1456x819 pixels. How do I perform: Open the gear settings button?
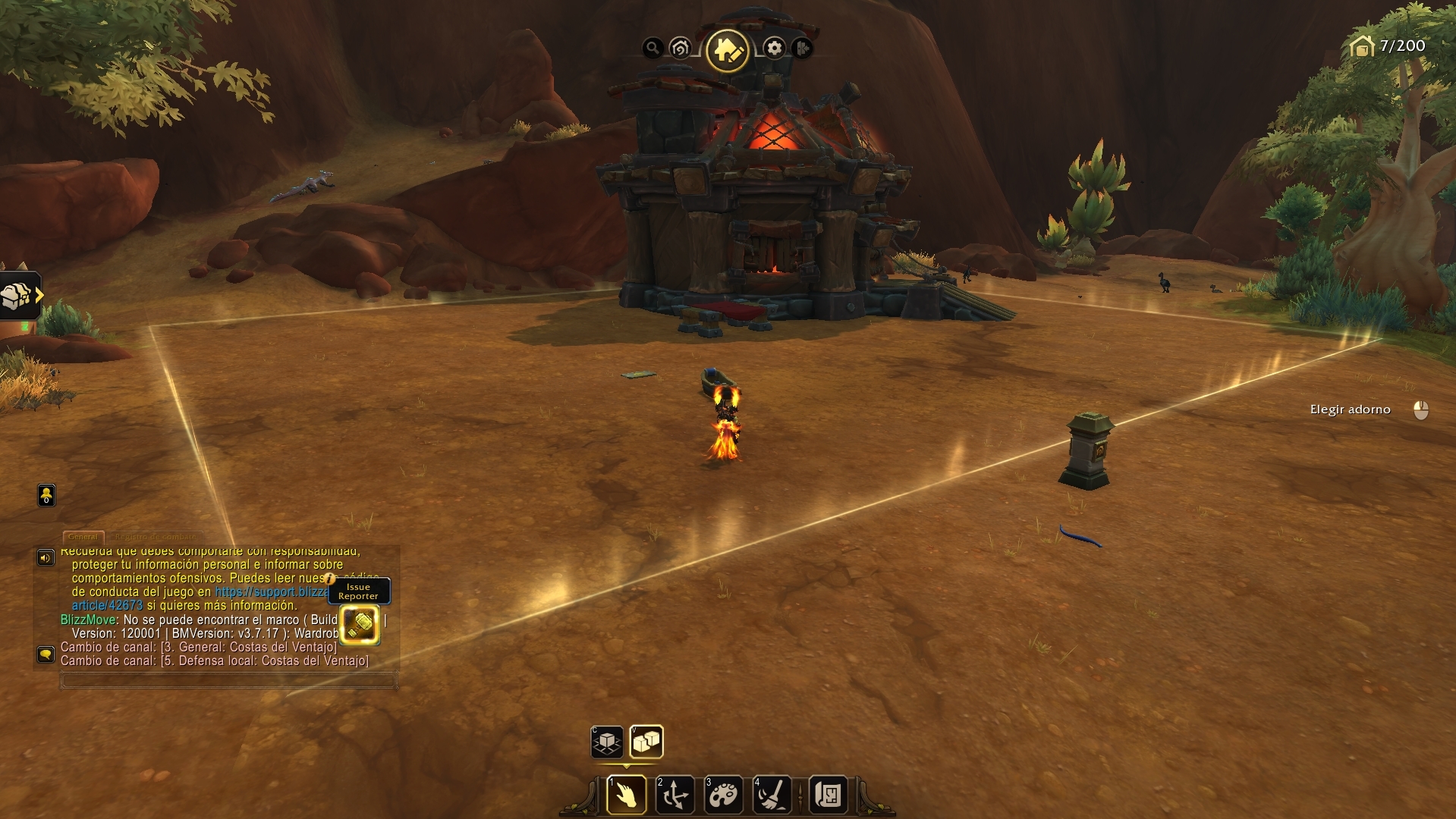coord(774,49)
